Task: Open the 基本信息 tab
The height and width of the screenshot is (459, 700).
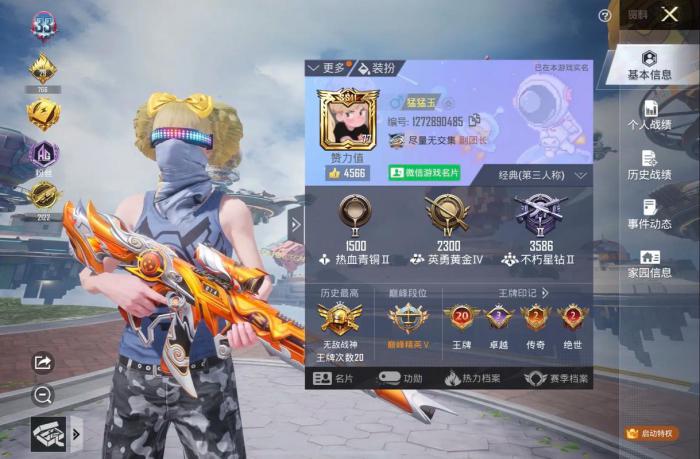Action: pyautogui.click(x=649, y=65)
